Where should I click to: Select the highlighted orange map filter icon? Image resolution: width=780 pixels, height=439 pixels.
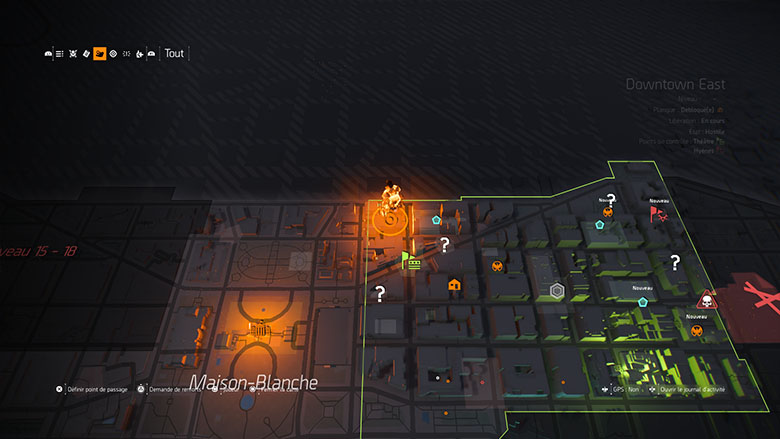click(x=100, y=54)
